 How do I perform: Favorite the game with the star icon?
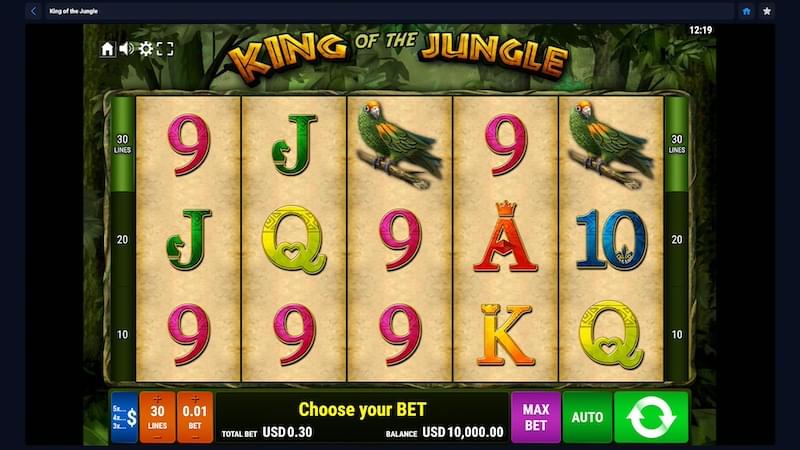(x=767, y=11)
